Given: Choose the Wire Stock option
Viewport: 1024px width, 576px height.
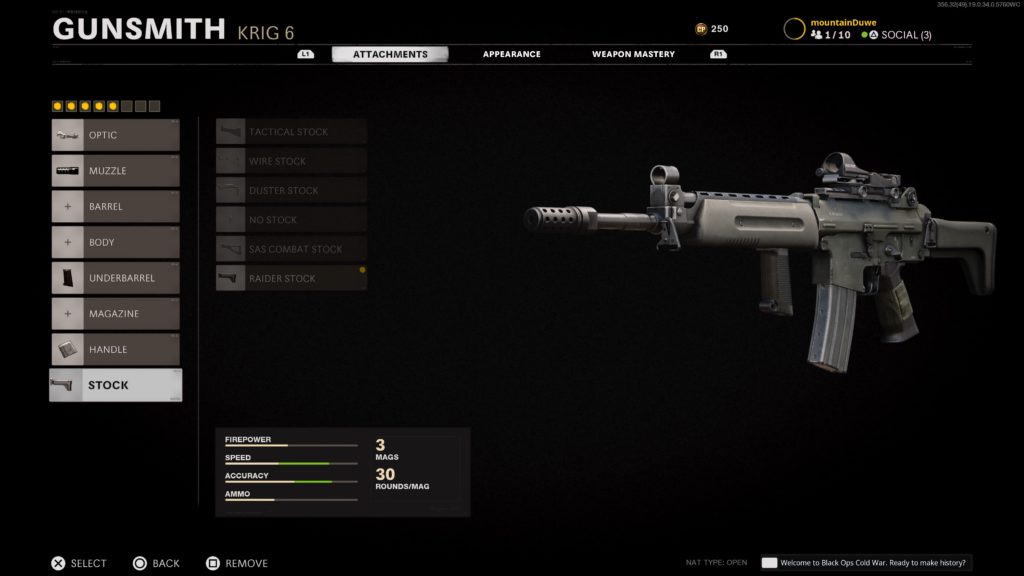Looking at the screenshot, I should click(291, 161).
